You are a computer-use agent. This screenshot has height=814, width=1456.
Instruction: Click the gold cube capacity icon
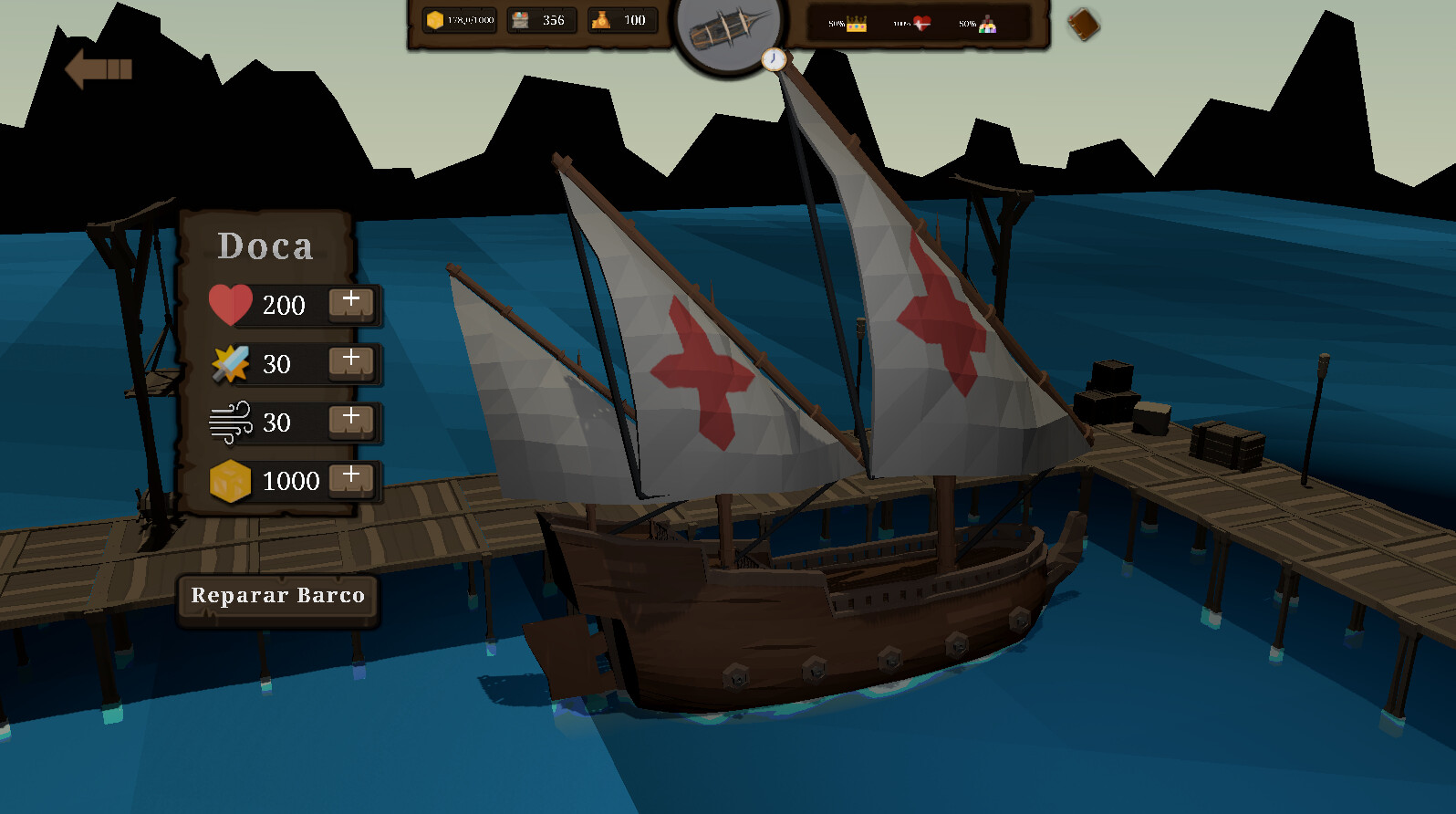232,480
